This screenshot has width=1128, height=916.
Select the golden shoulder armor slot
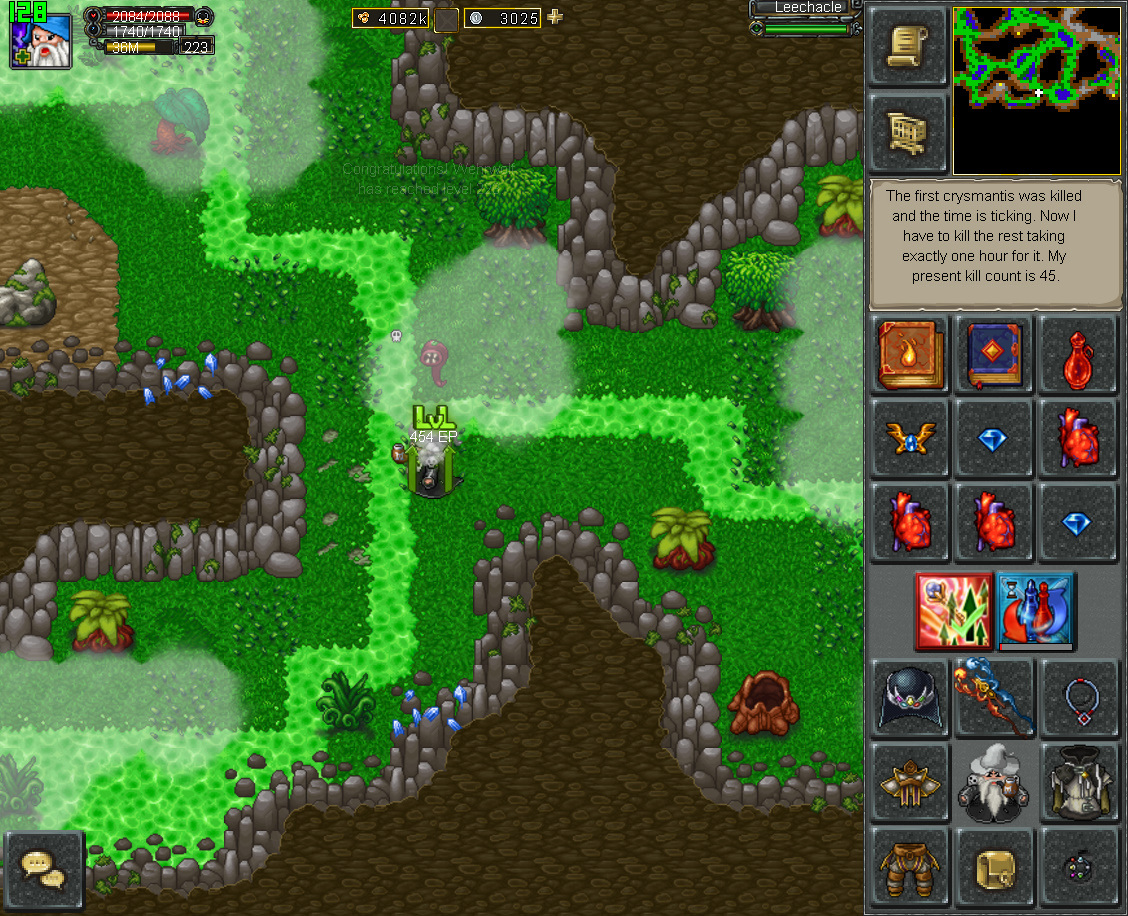(x=910, y=781)
